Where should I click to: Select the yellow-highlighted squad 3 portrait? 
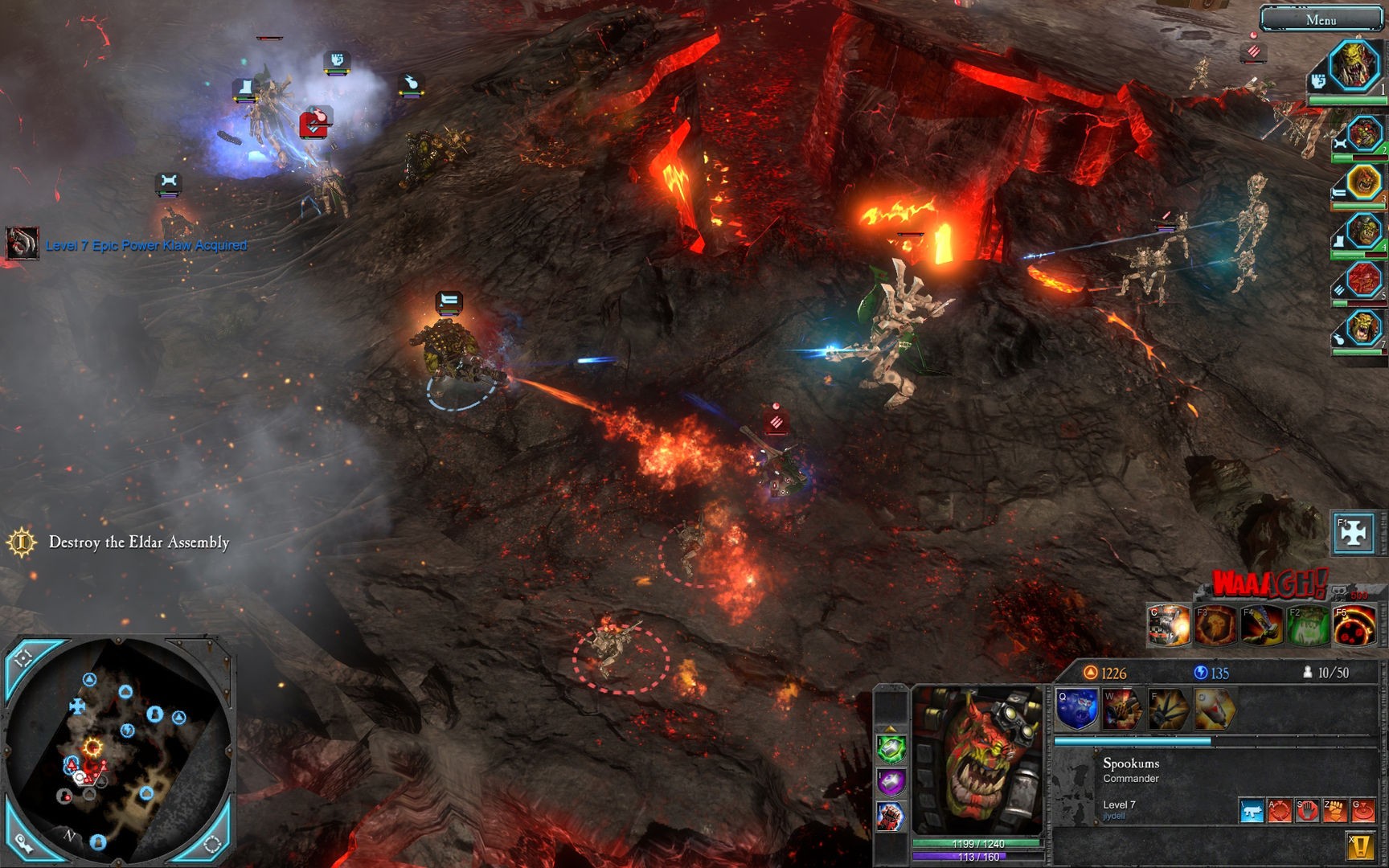(x=1363, y=183)
